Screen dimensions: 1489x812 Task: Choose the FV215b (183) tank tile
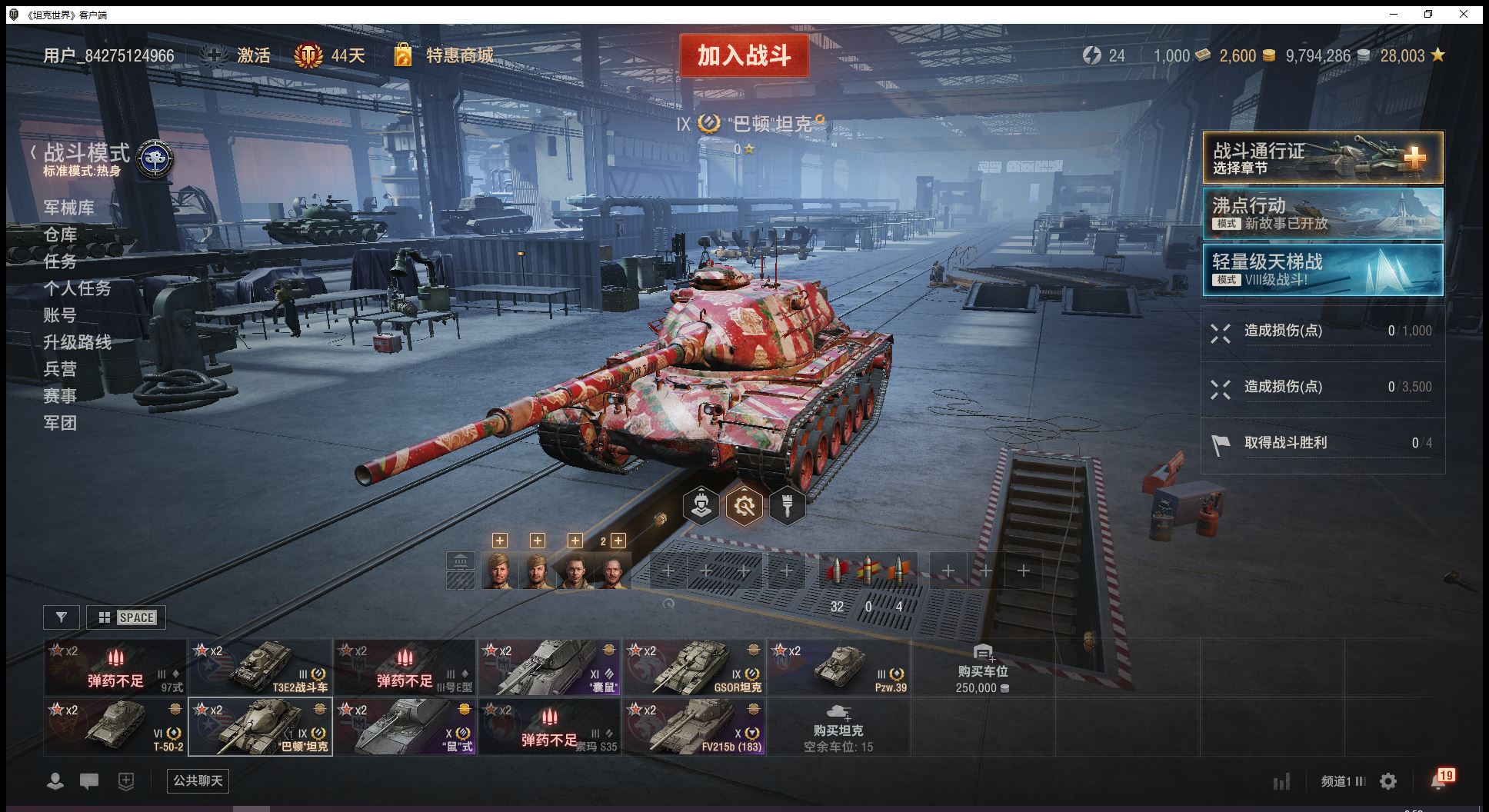694,727
